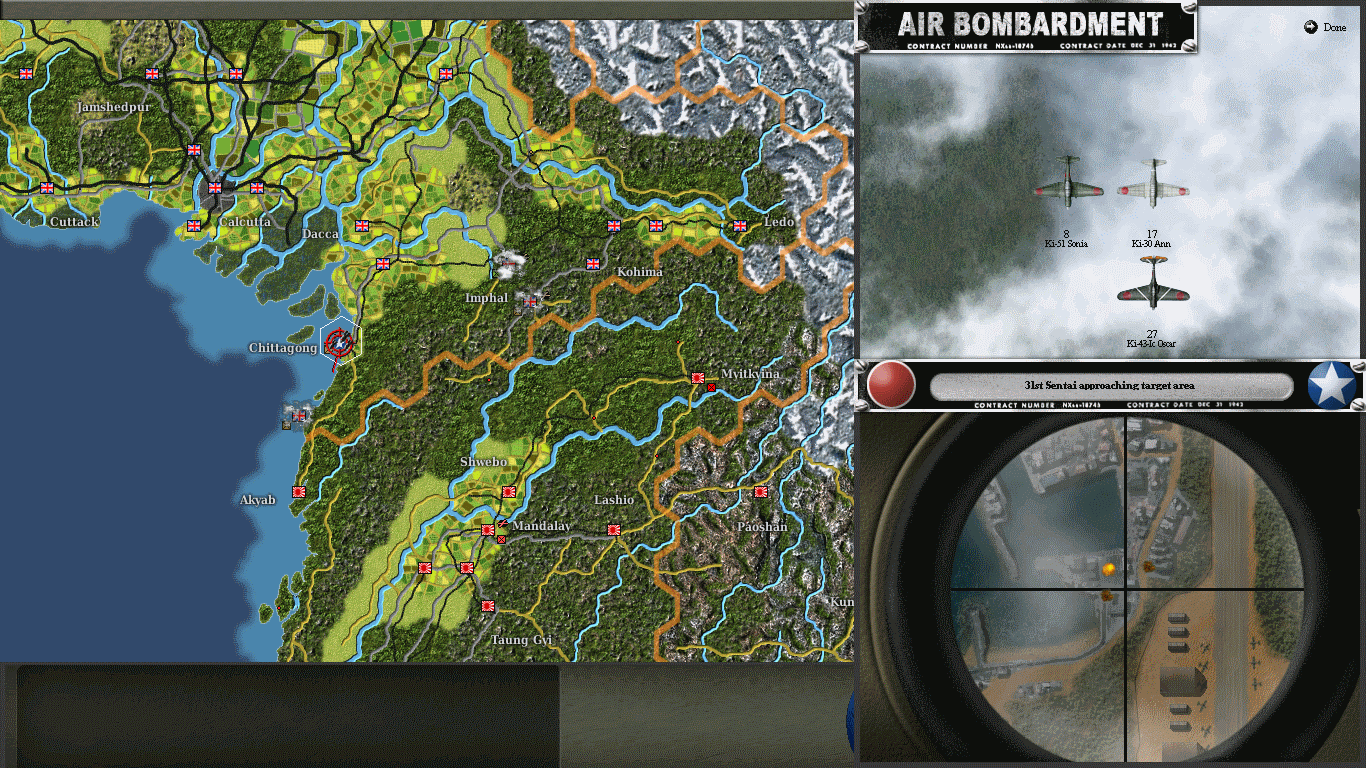This screenshot has width=1366, height=768.
Task: Click the air combat animation over Chittagong
Action: tap(337, 345)
